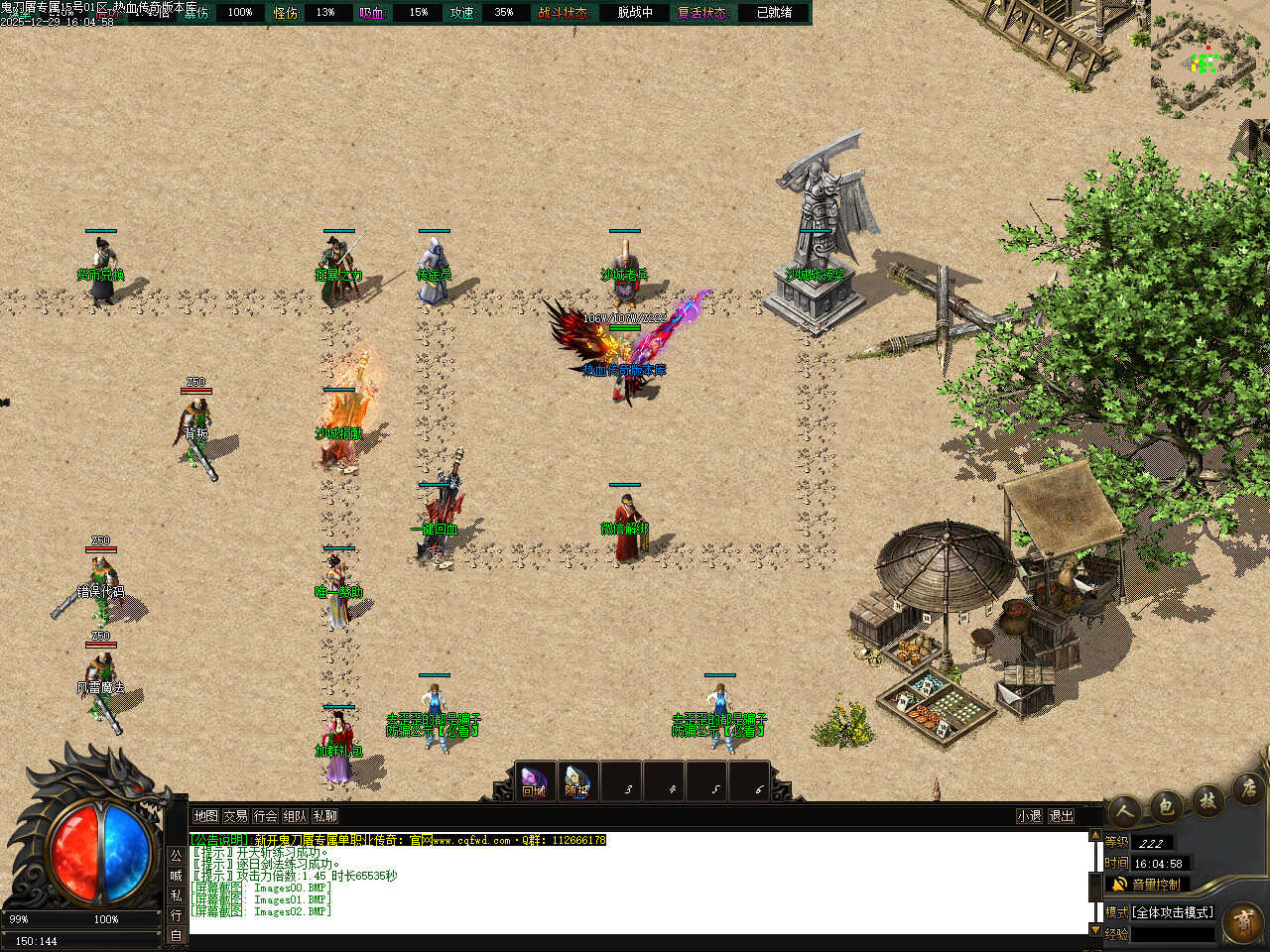The width and height of the screenshot is (1270, 952).
Task: Open the 行会 guild panel
Action: coord(265,816)
